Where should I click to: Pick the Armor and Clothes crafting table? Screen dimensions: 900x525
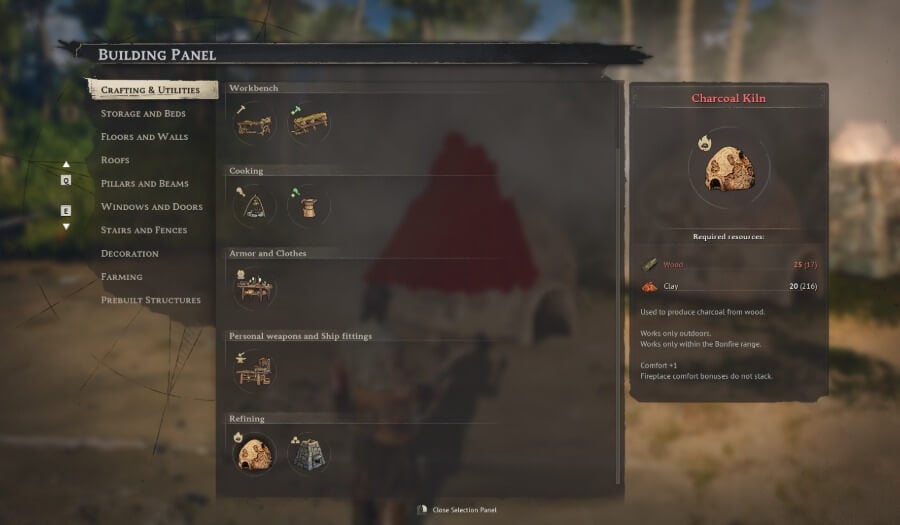tap(254, 289)
